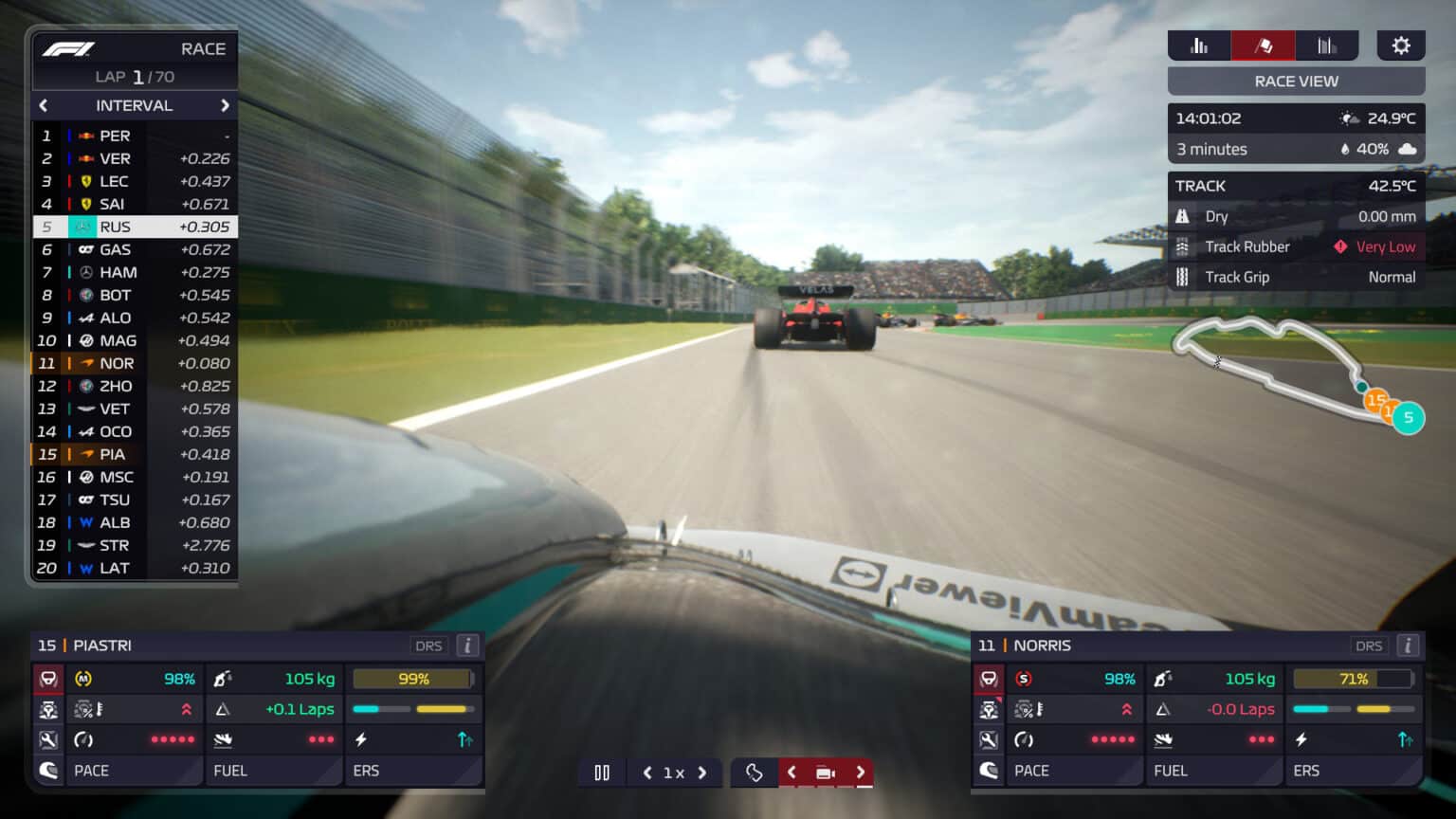1456x819 pixels.
Task: Increase playback speed with right chevron
Action: (x=703, y=773)
